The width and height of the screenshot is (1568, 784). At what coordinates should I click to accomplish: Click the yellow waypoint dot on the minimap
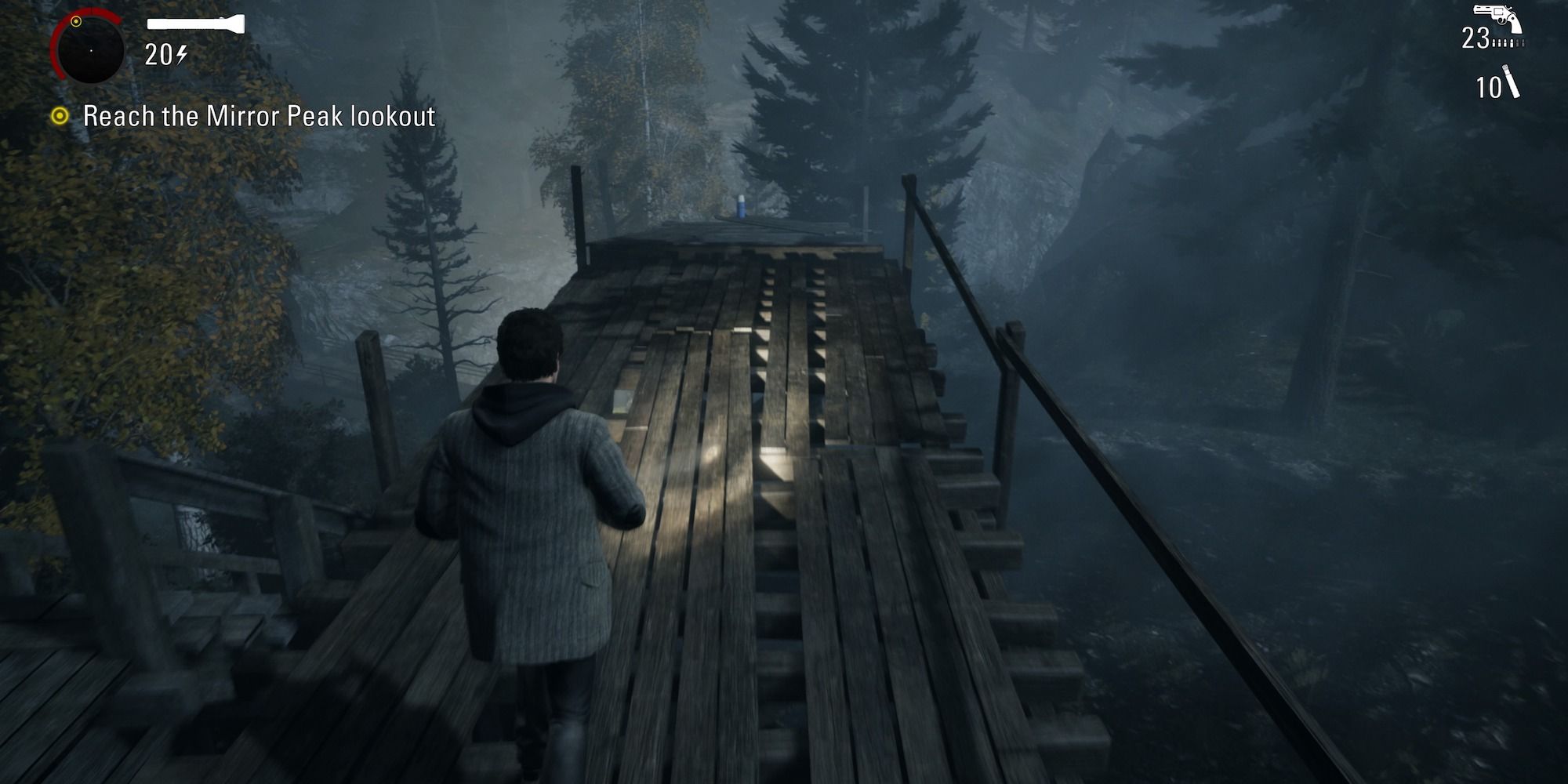coord(76,20)
